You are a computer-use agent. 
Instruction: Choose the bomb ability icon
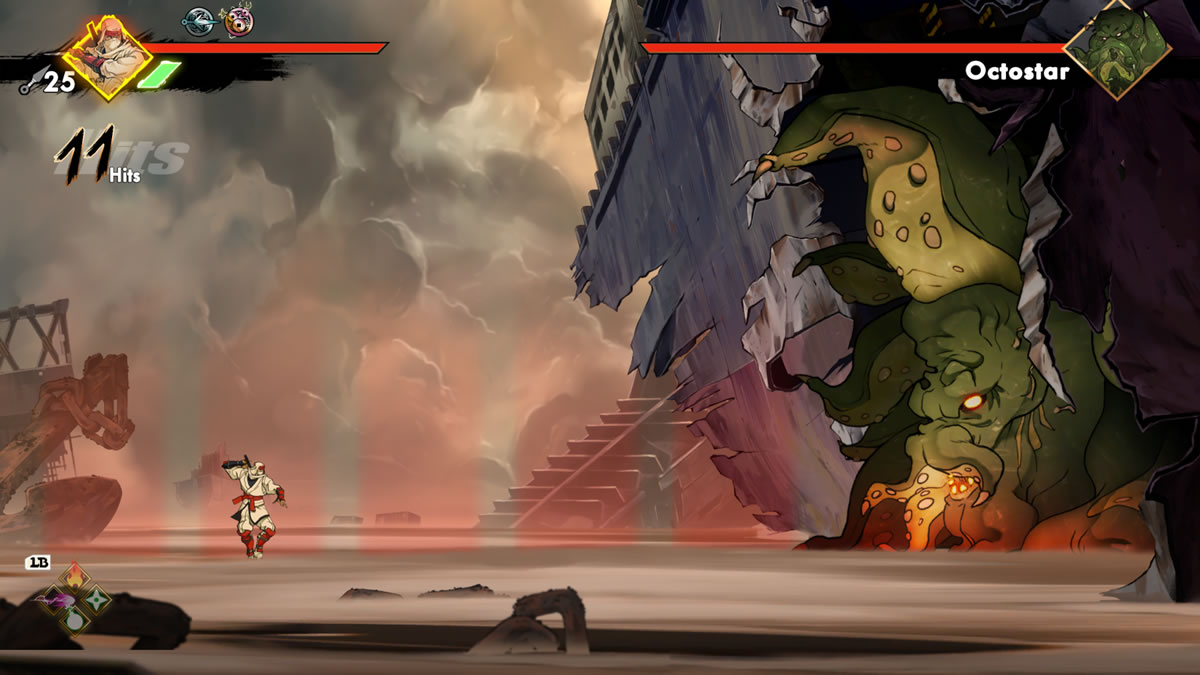[75, 621]
